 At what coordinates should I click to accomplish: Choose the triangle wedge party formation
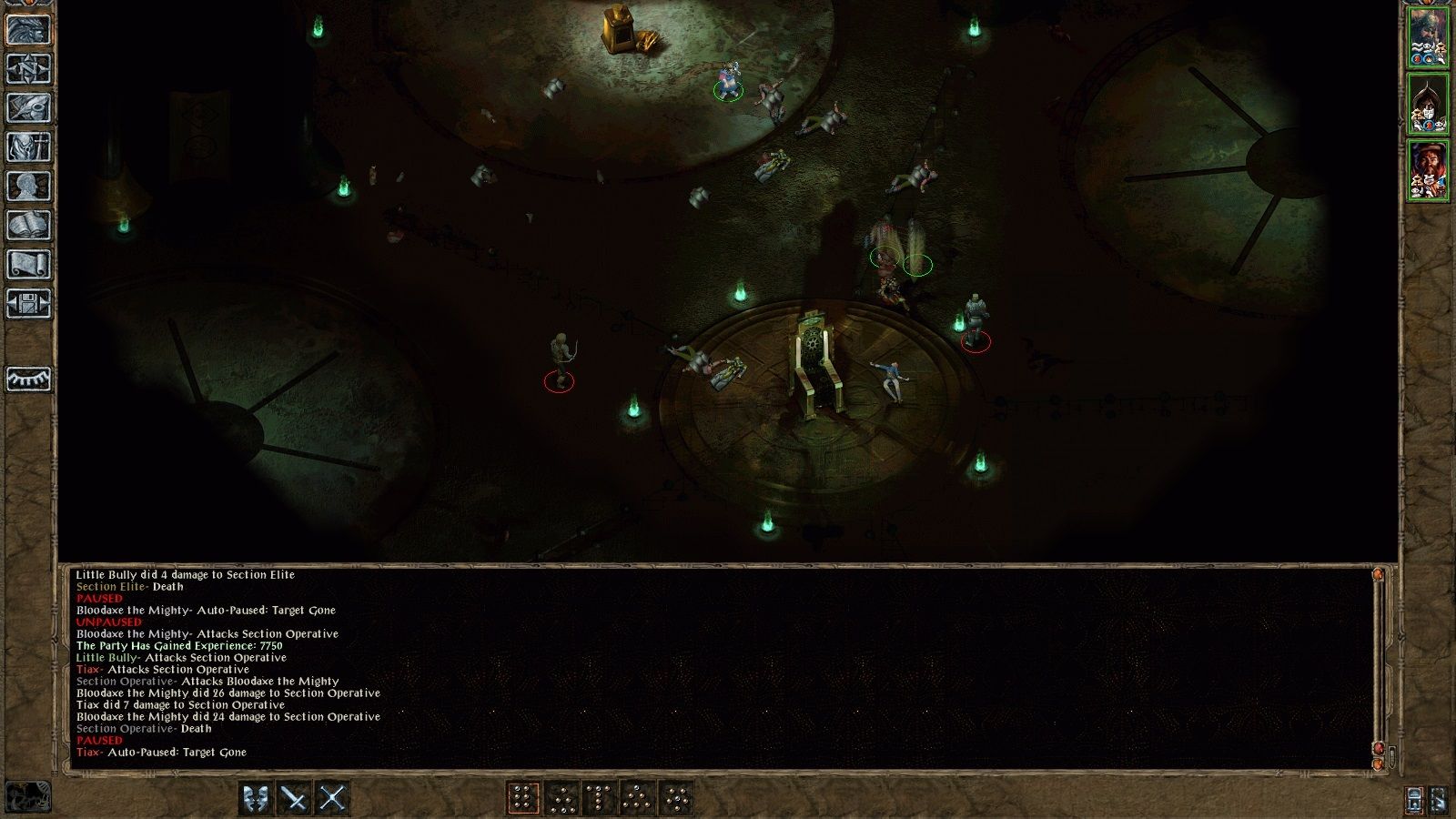click(638, 798)
